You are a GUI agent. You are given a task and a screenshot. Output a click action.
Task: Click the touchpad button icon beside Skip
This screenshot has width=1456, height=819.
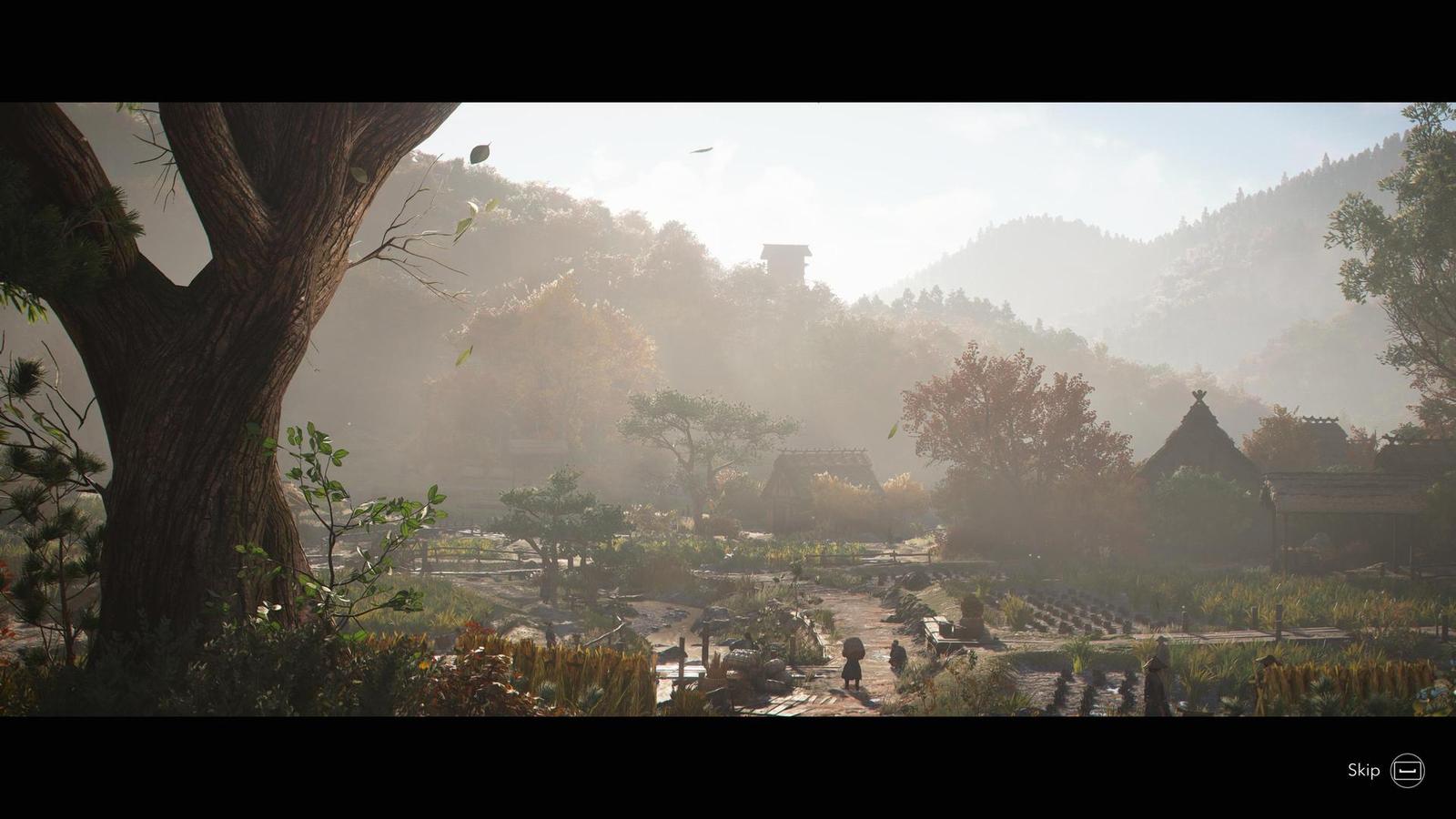[x=1406, y=770]
